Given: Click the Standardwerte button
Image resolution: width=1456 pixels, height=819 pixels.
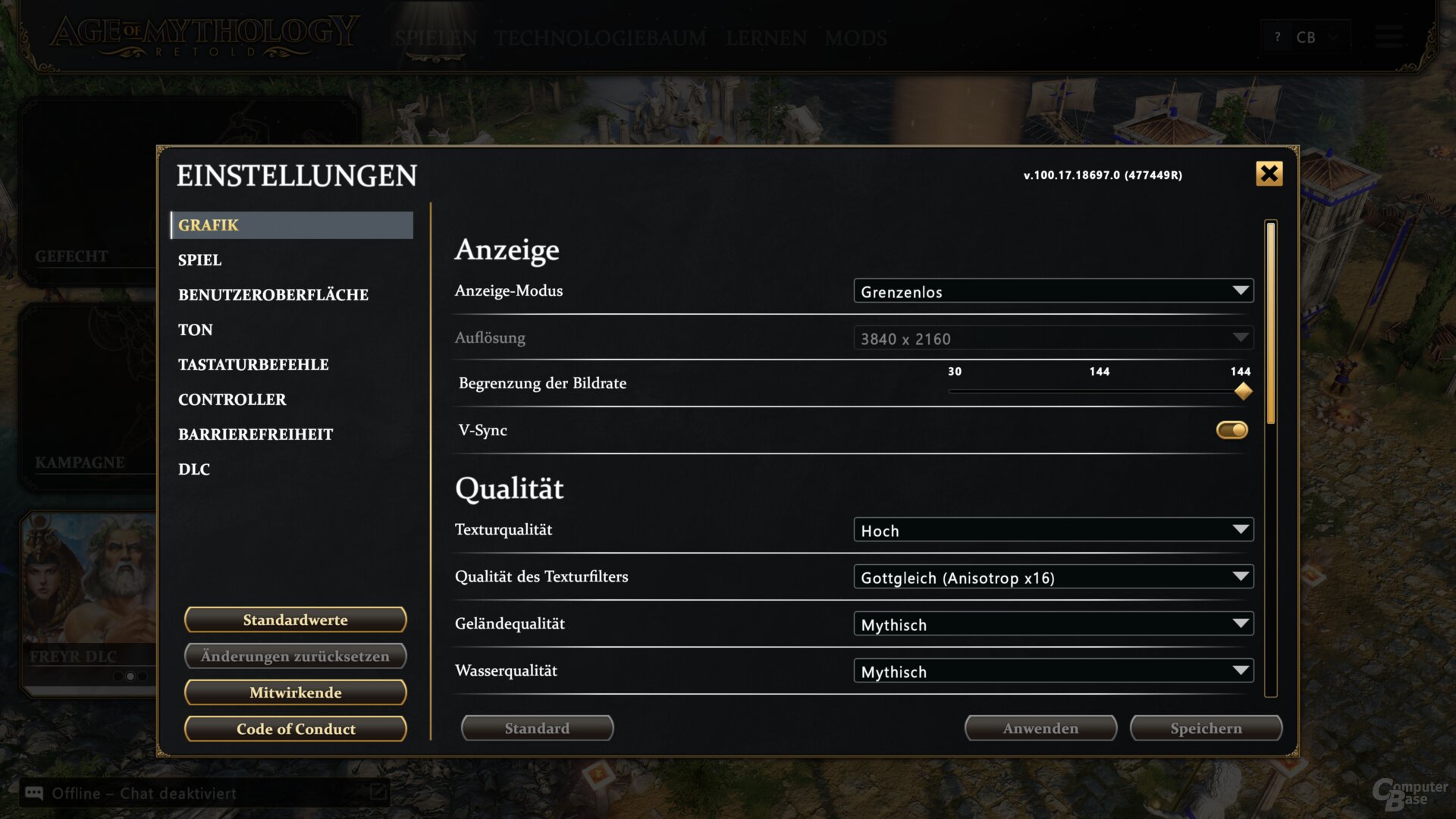Looking at the screenshot, I should (295, 620).
